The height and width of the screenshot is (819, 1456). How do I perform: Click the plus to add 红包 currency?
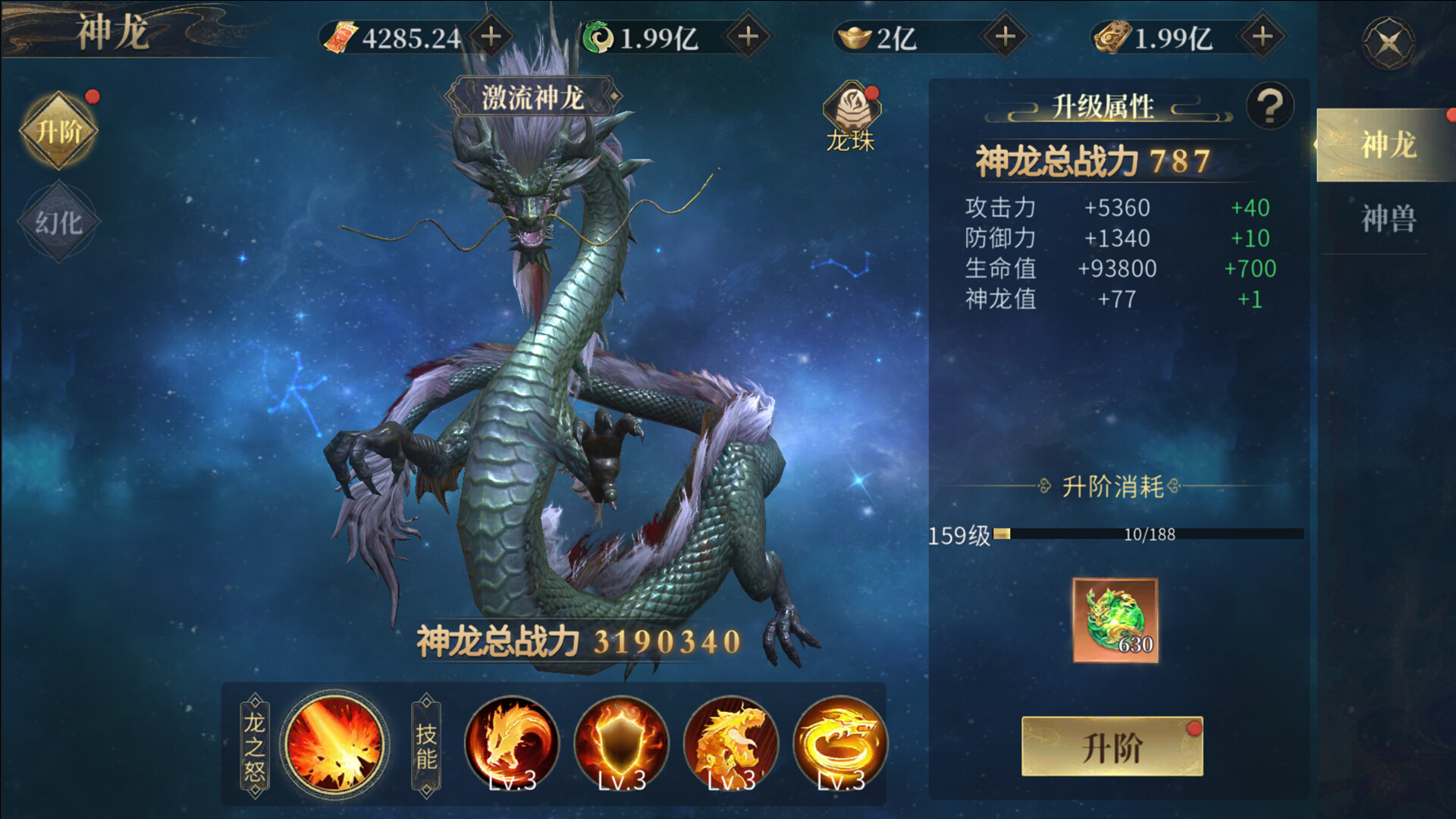493,36
